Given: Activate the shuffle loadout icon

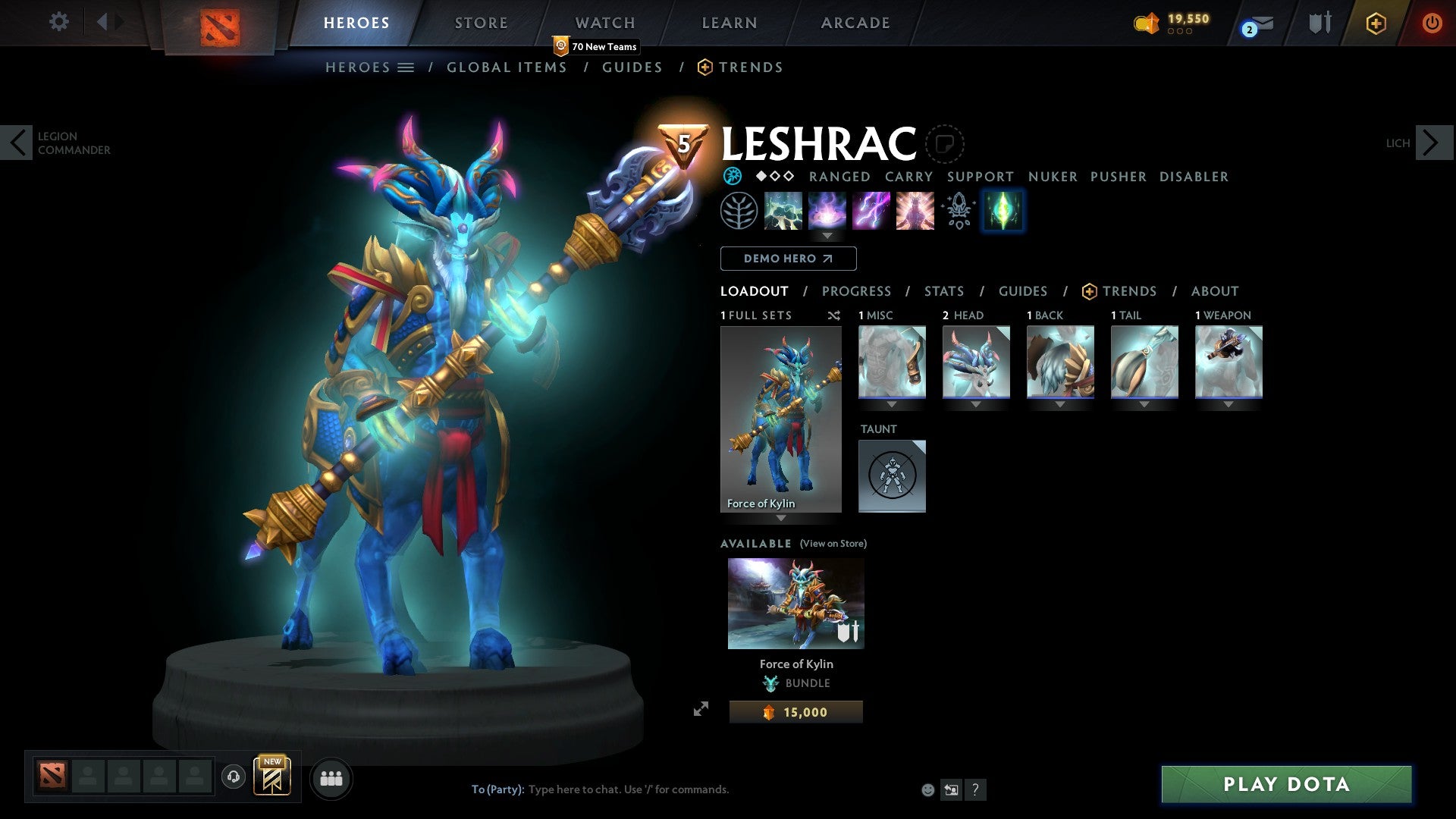Looking at the screenshot, I should pyautogui.click(x=833, y=315).
